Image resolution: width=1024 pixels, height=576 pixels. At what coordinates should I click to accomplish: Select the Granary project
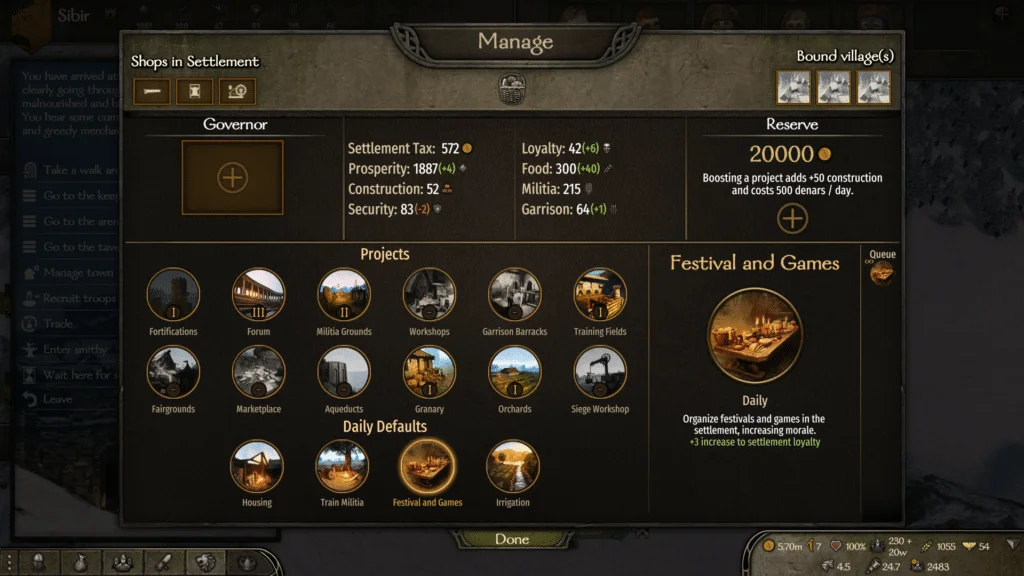point(429,373)
